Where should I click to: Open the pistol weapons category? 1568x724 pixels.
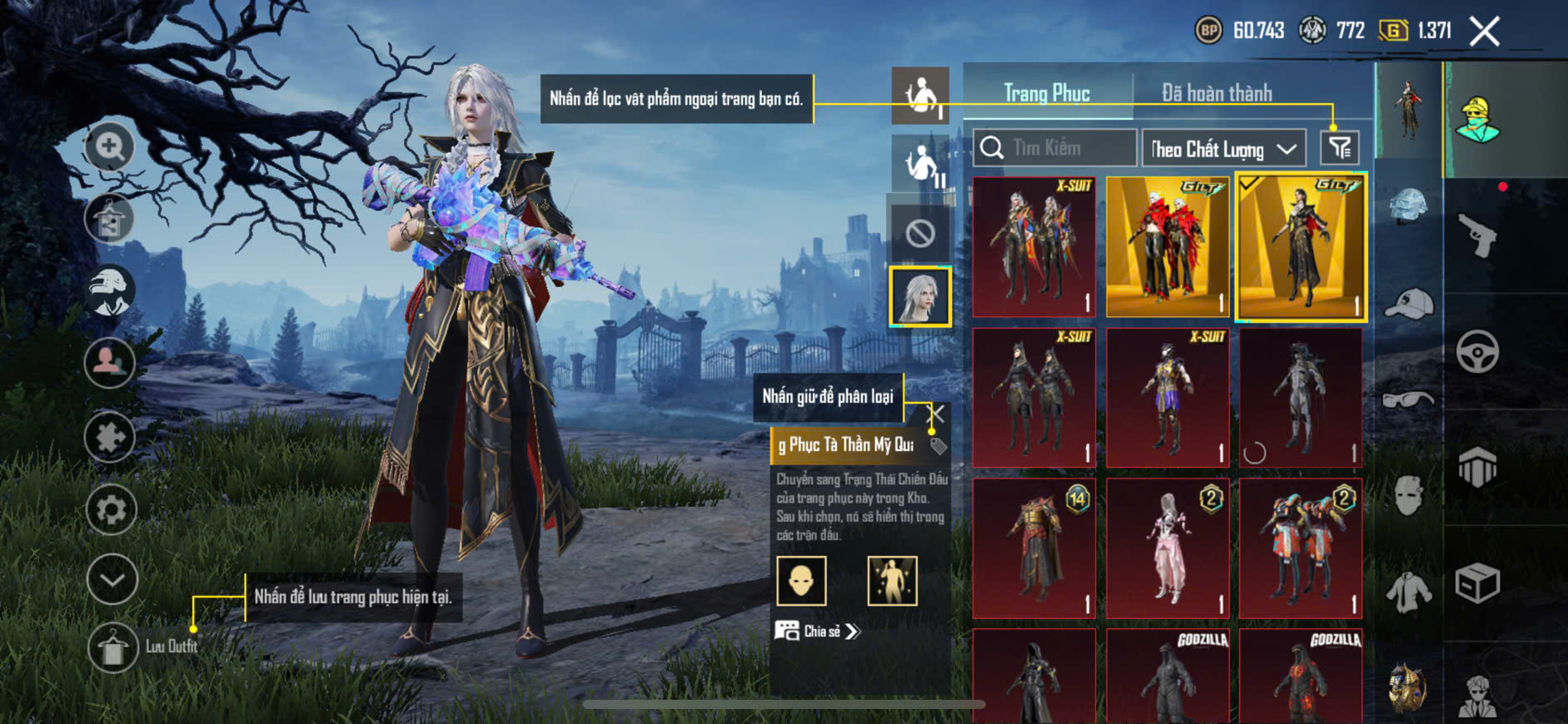coord(1477,236)
